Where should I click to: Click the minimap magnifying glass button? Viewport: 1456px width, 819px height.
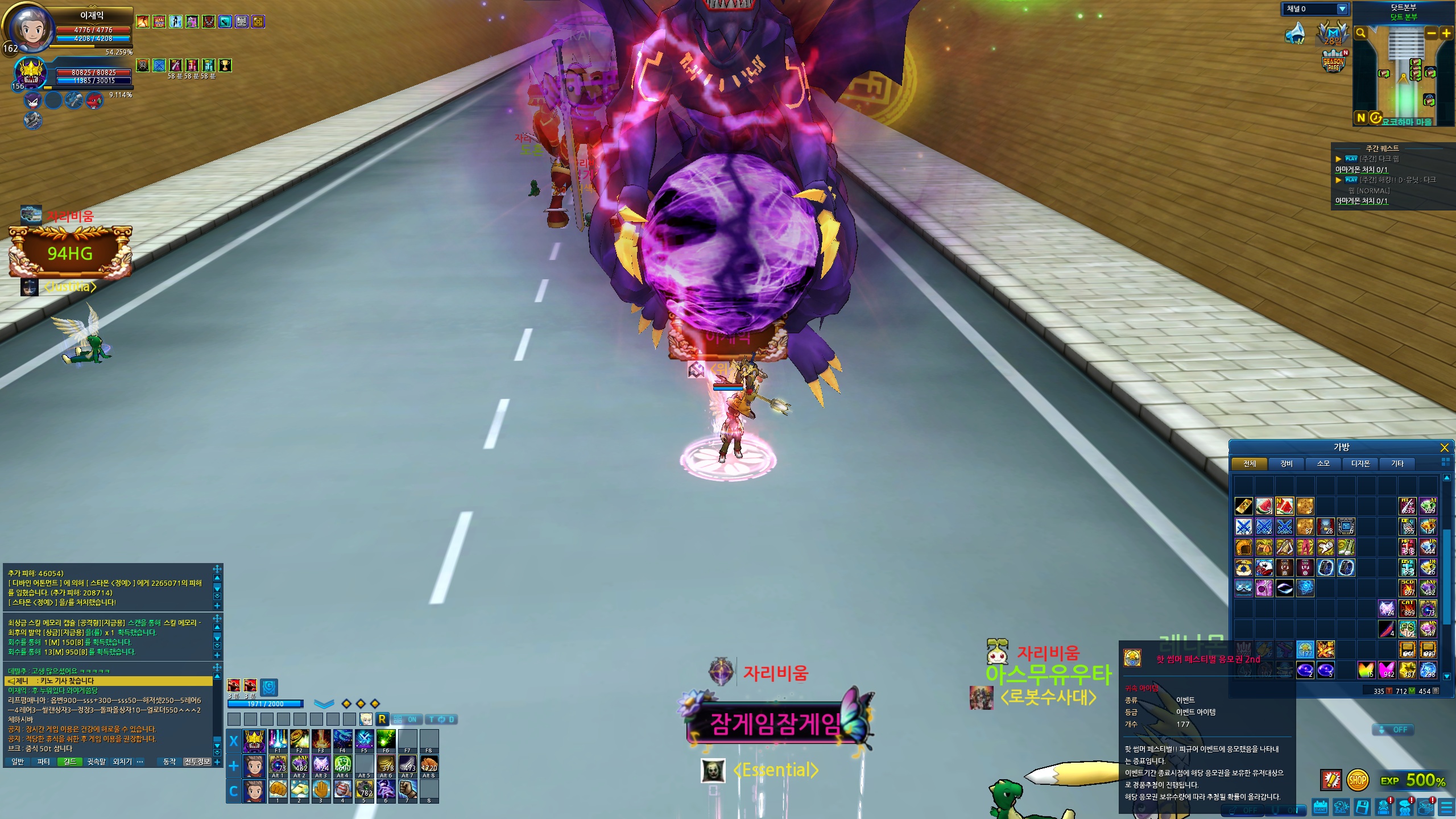1360,33
